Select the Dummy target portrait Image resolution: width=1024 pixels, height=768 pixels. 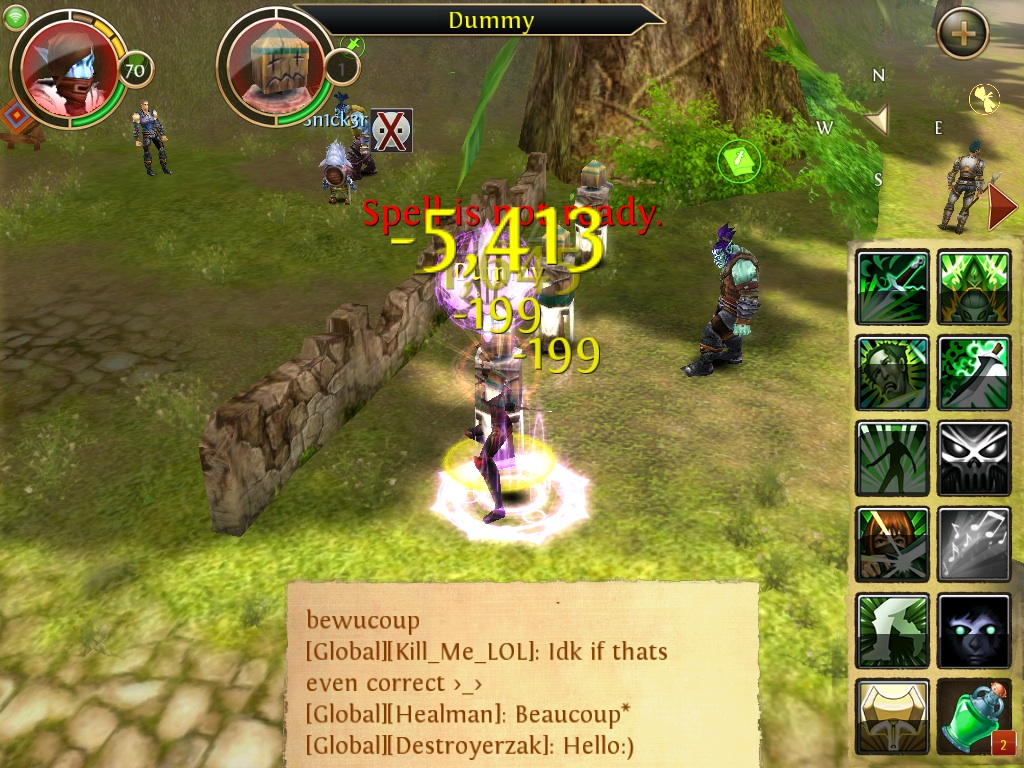coord(274,67)
